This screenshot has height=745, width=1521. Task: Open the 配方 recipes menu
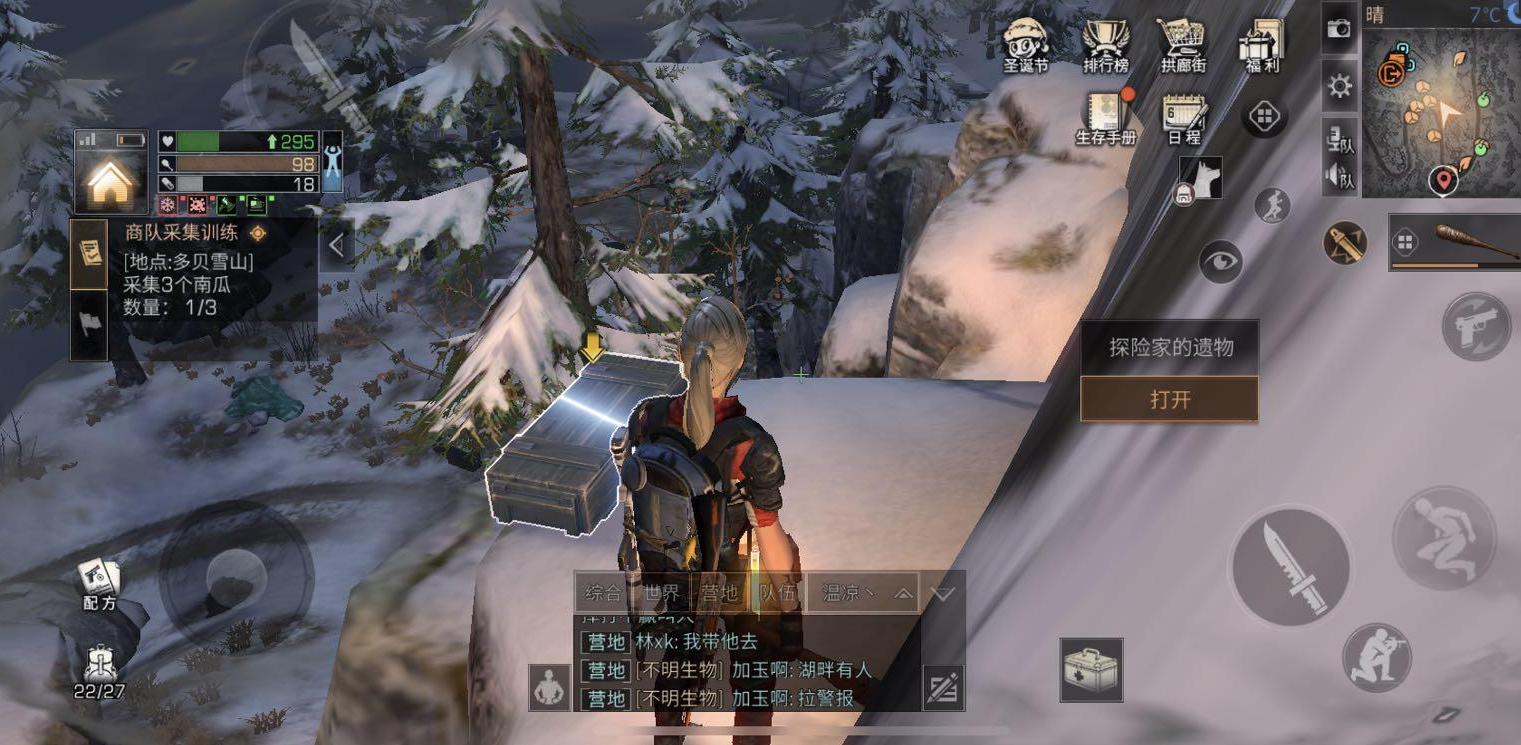point(100,584)
